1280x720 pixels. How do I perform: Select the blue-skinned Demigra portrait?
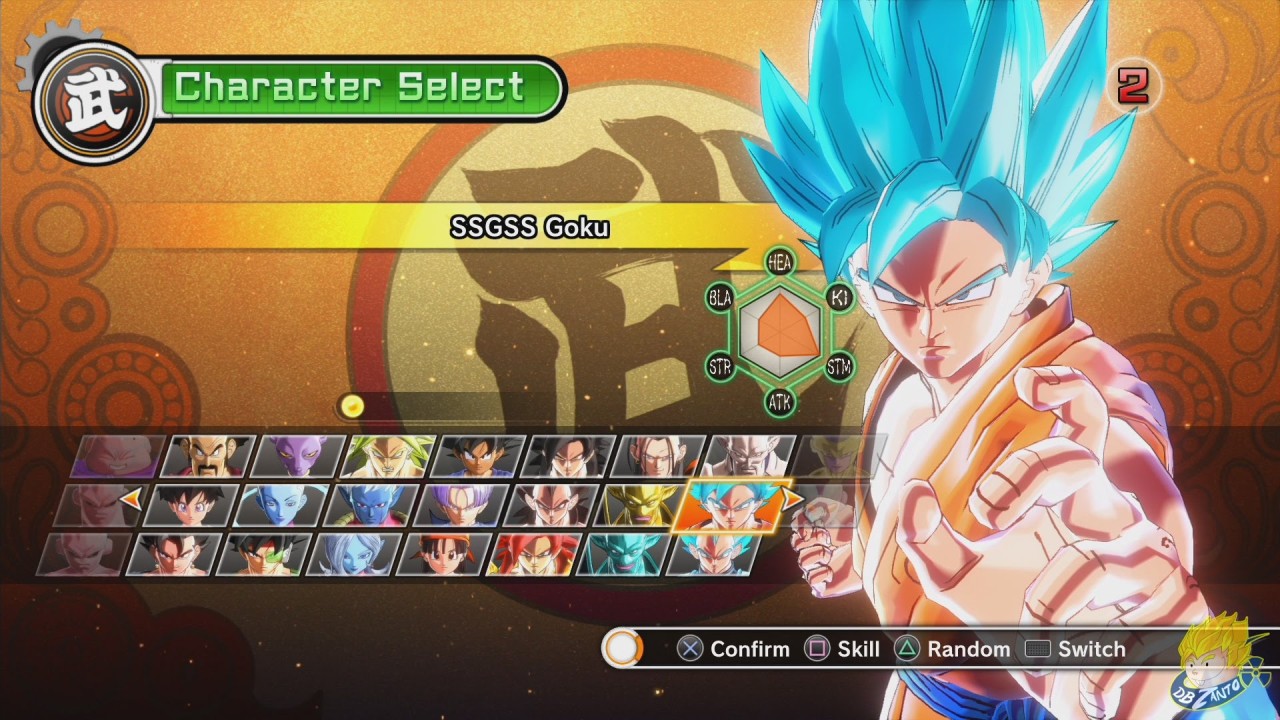coord(368,505)
